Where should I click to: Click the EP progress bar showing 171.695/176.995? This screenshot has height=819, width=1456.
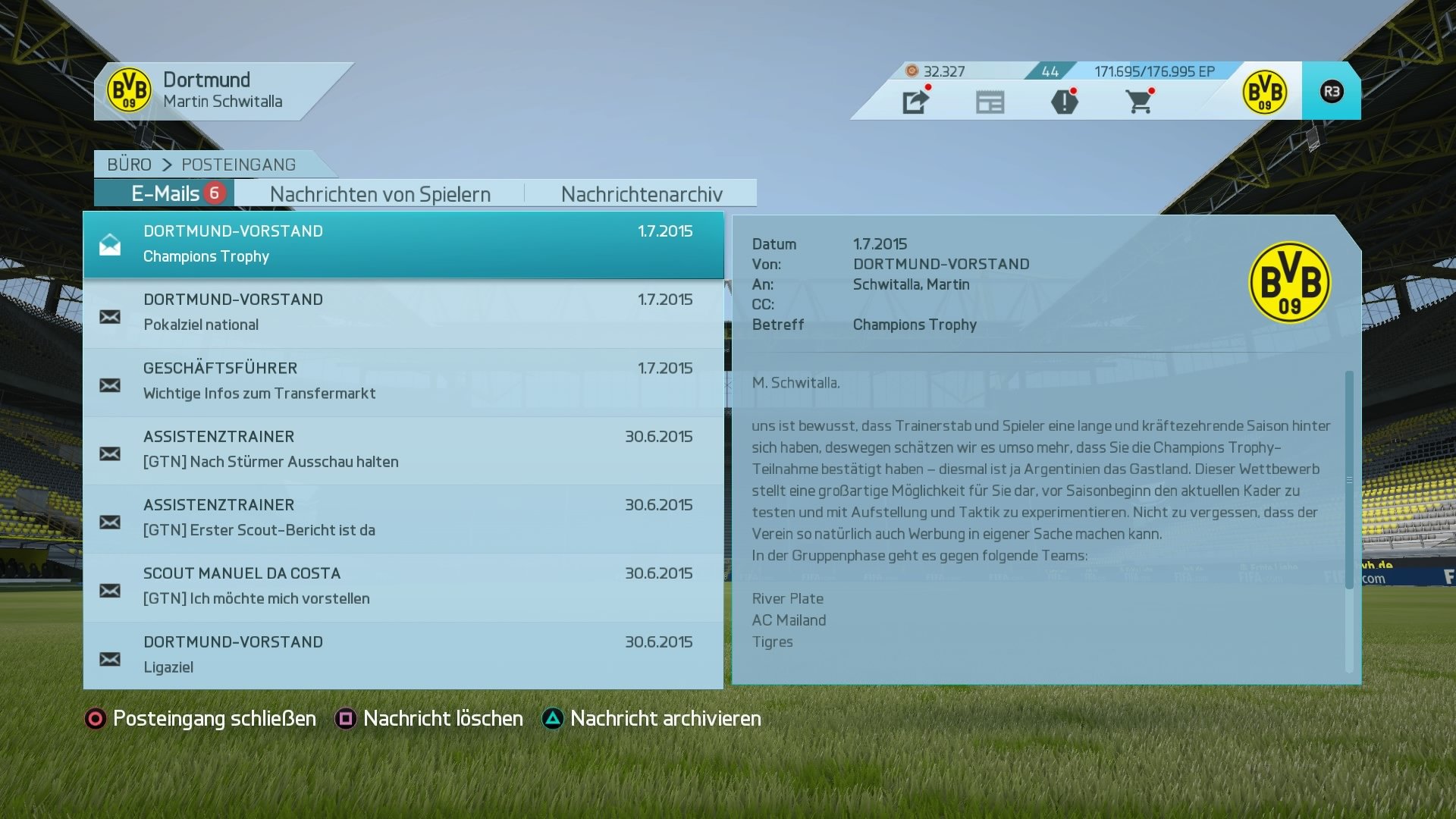click(x=1153, y=71)
